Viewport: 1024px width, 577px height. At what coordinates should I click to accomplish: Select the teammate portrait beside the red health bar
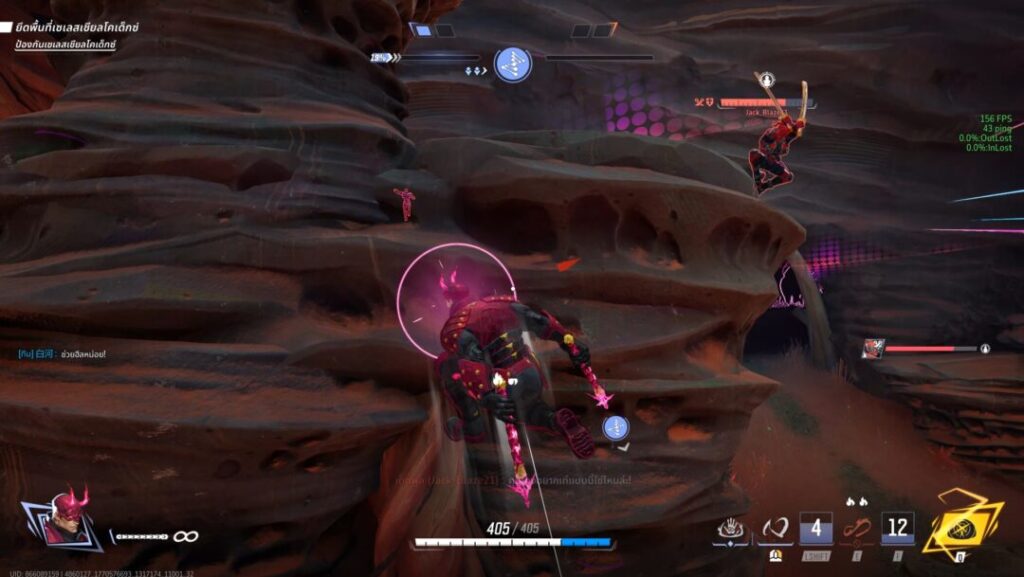pyautogui.click(x=872, y=348)
